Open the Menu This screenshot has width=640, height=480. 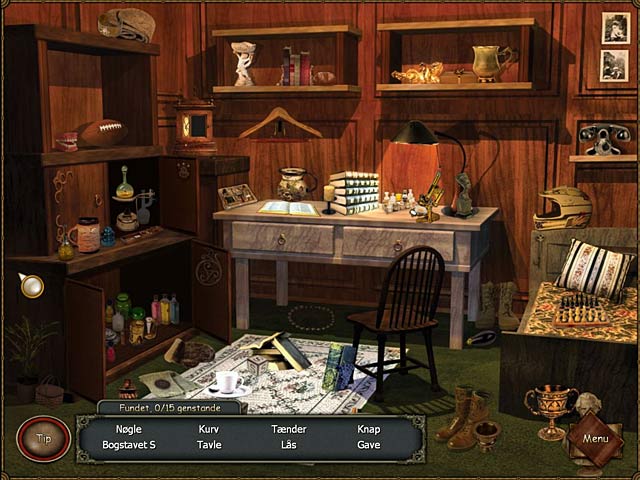point(596,438)
